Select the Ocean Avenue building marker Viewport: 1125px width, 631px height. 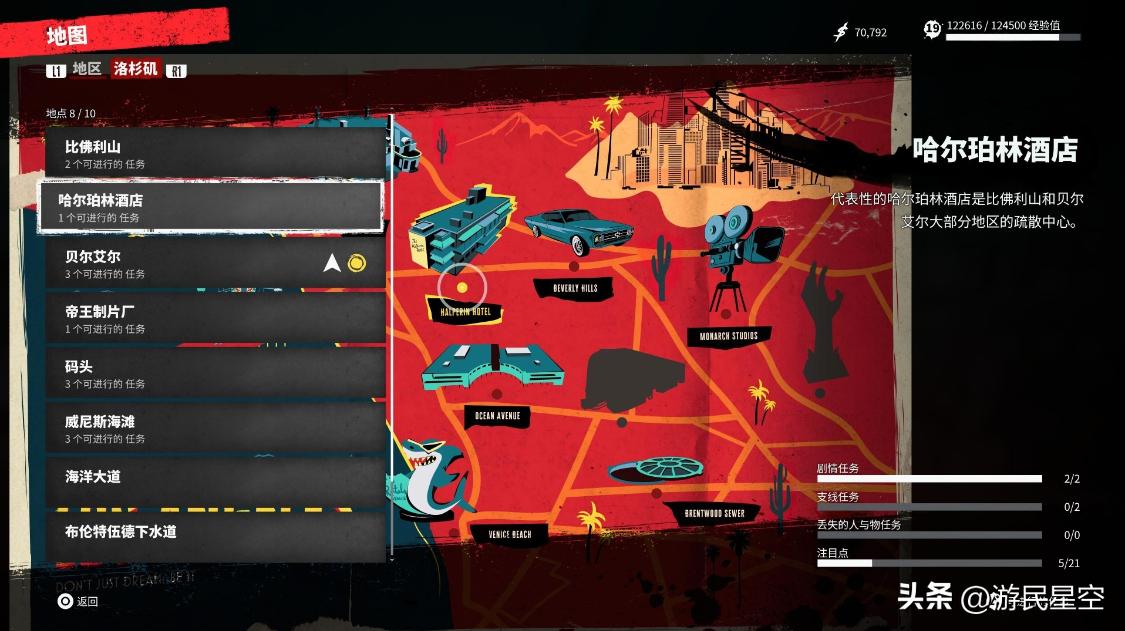click(497, 367)
